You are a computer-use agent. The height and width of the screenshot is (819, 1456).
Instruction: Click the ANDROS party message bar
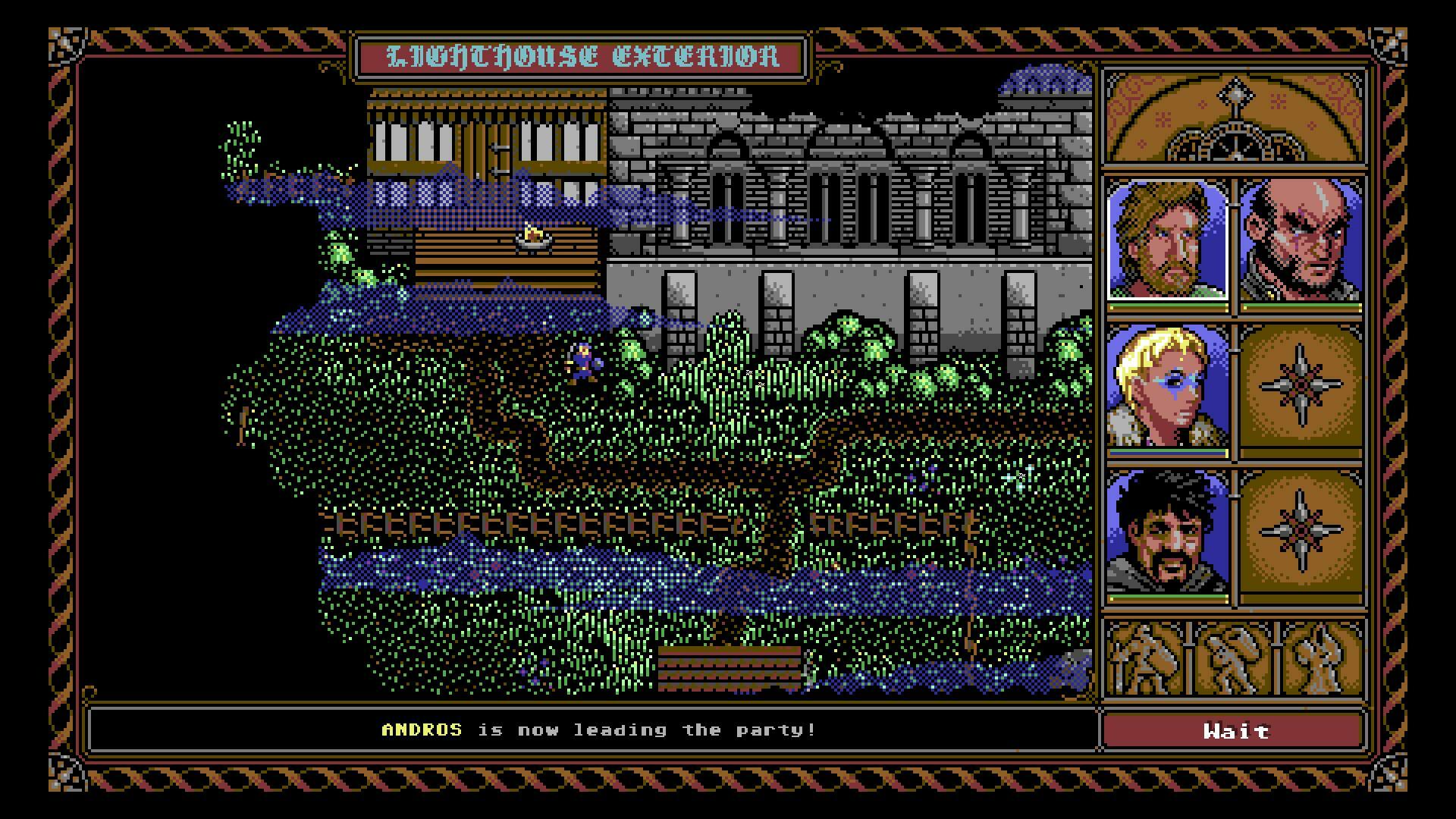coord(595,730)
